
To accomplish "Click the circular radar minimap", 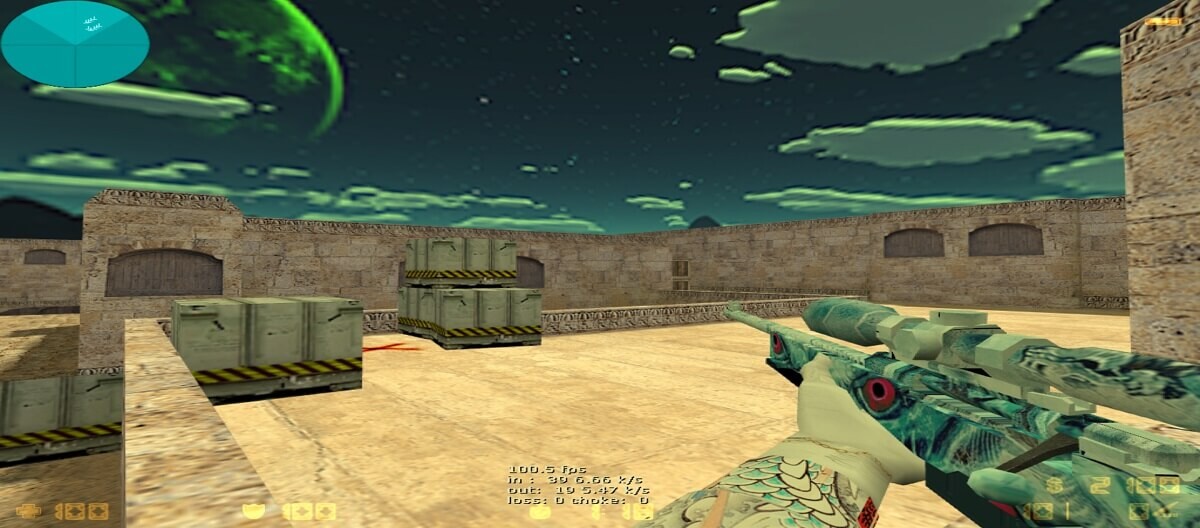I will tap(75, 44).
